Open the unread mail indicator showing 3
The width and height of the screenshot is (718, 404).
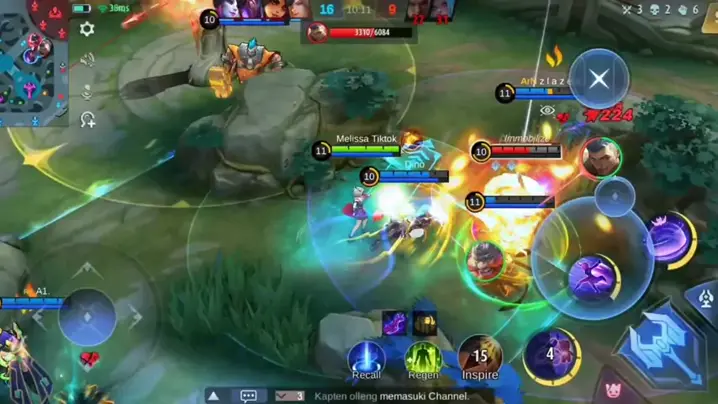[289, 396]
